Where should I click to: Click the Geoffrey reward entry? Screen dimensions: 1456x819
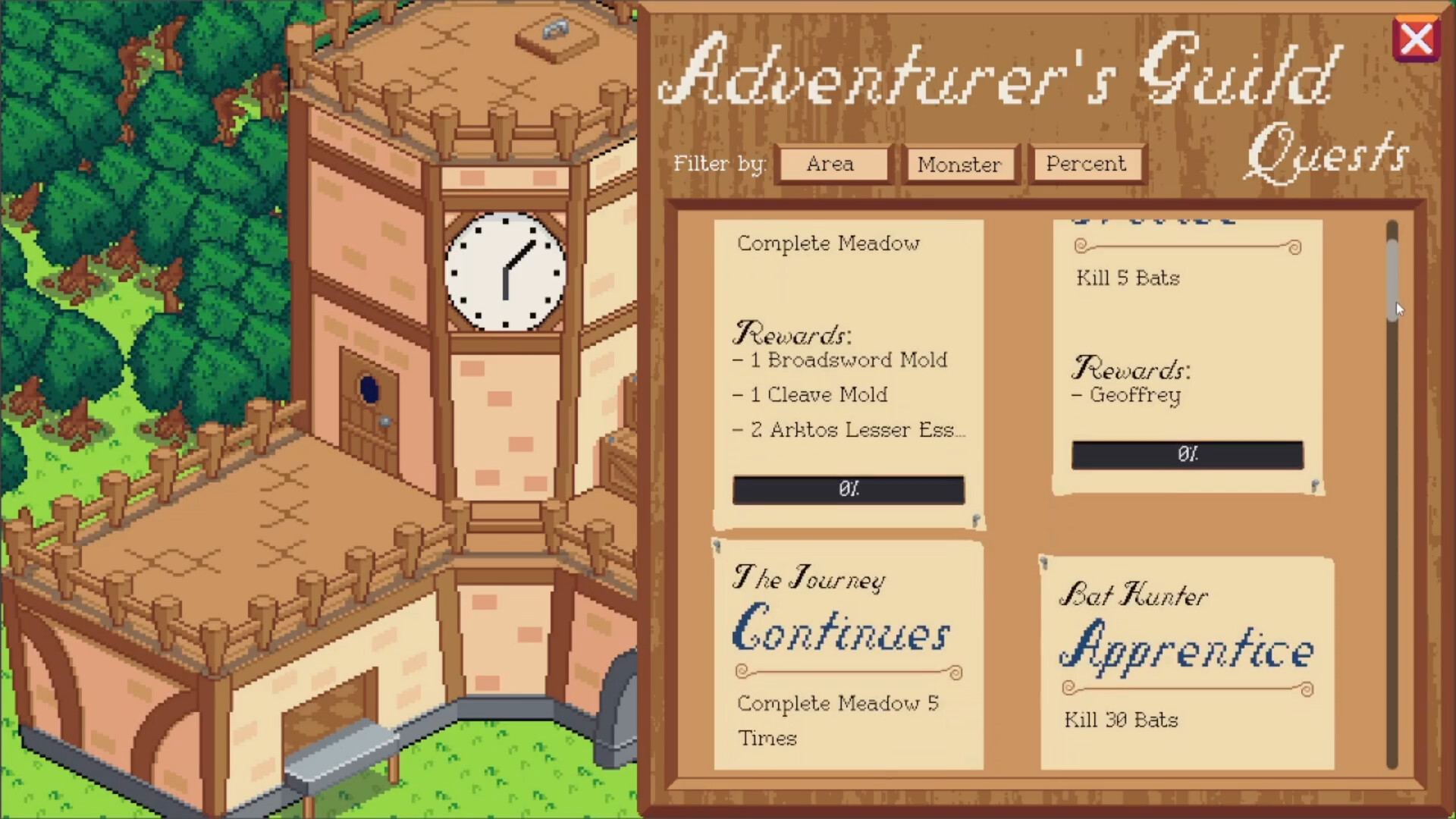(1129, 395)
